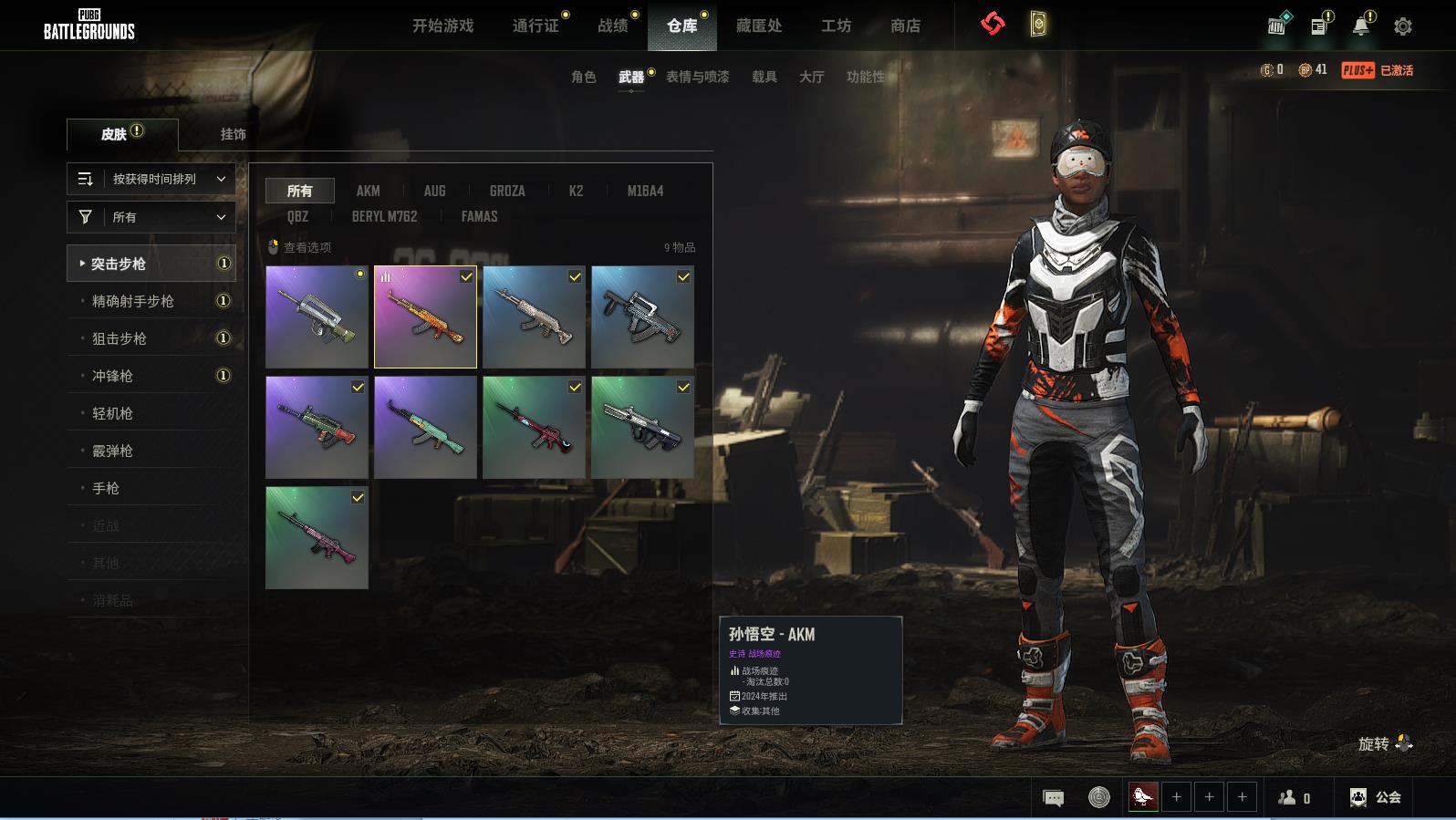Open the settings gear icon
The image size is (1456, 820).
pos(1402,26)
